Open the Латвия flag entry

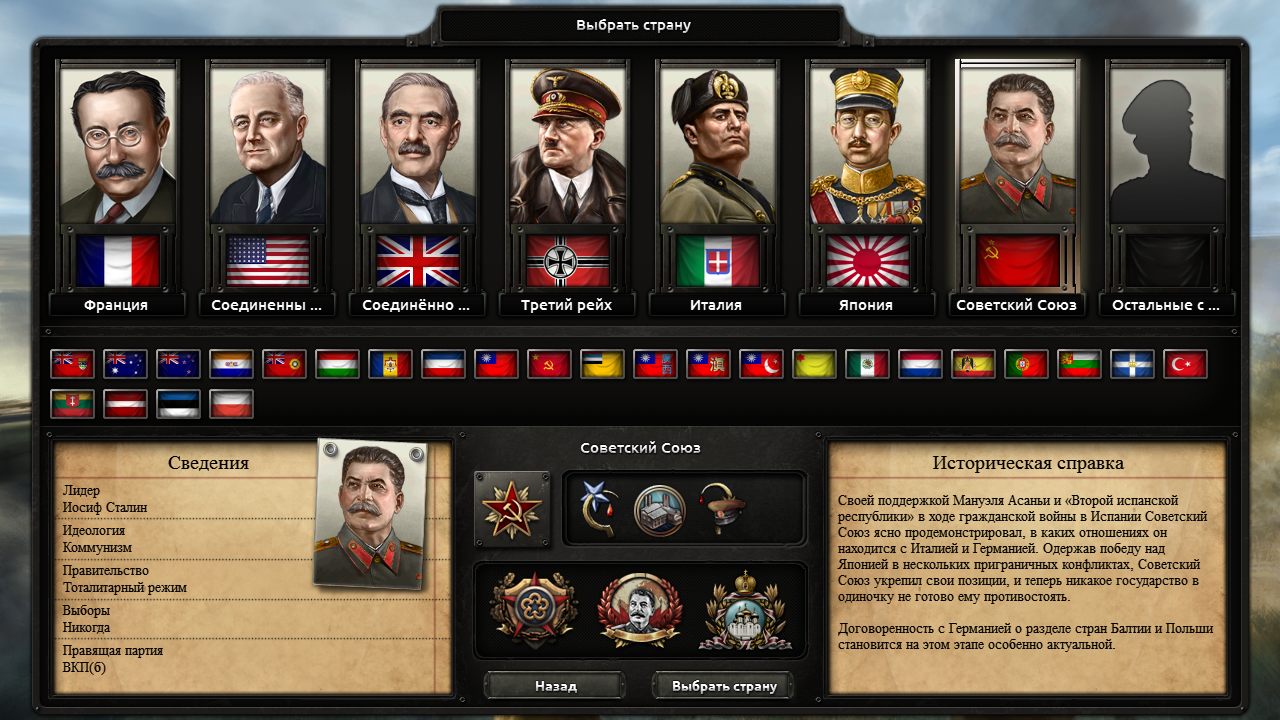click(x=127, y=404)
